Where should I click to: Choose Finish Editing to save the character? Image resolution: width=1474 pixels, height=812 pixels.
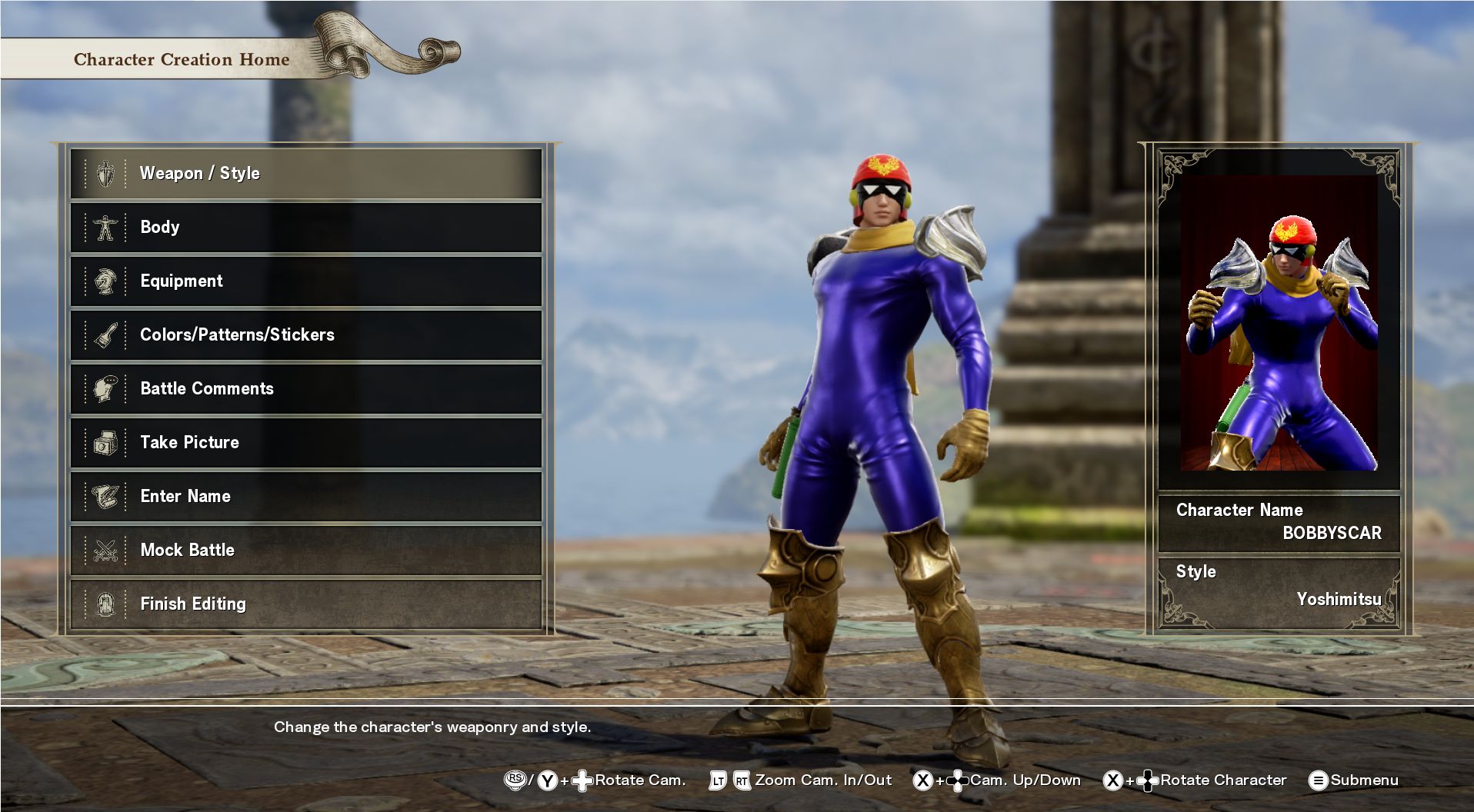coord(308,604)
